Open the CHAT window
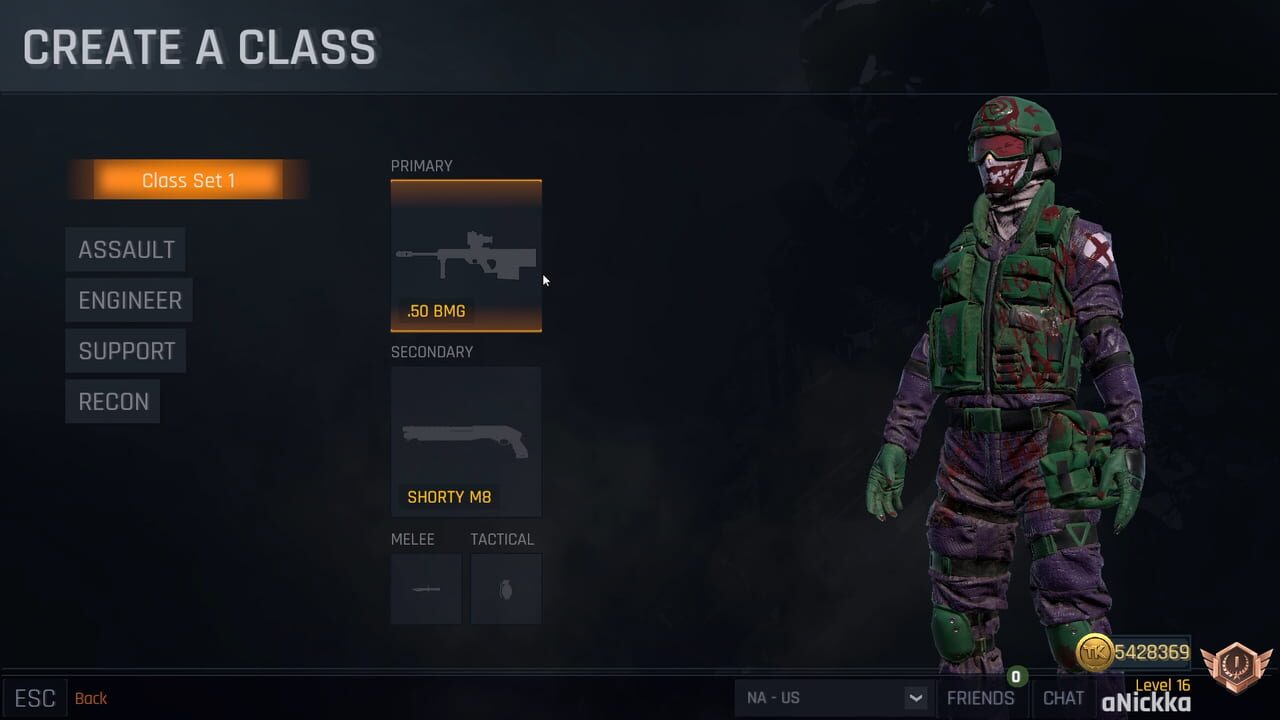This screenshot has width=1280, height=720. pyautogui.click(x=1063, y=697)
